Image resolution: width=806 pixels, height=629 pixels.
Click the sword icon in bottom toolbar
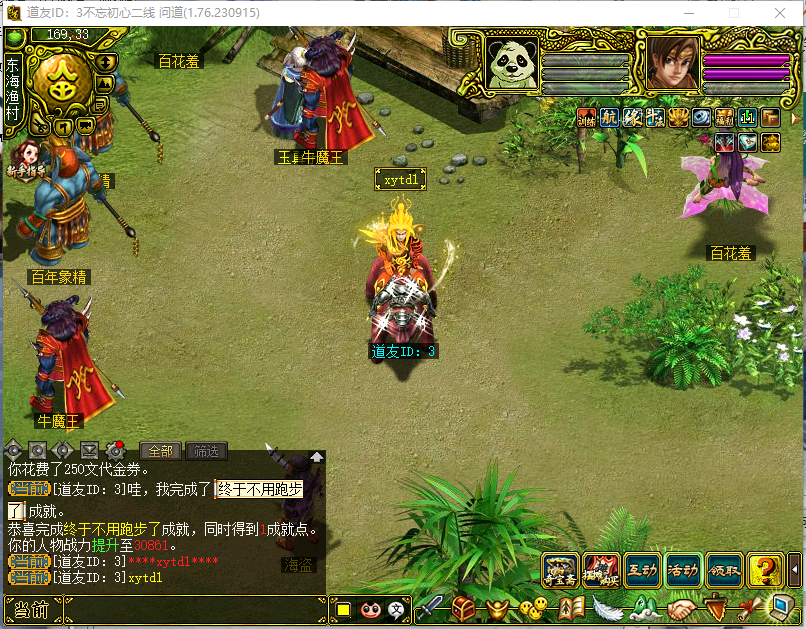pos(430,607)
